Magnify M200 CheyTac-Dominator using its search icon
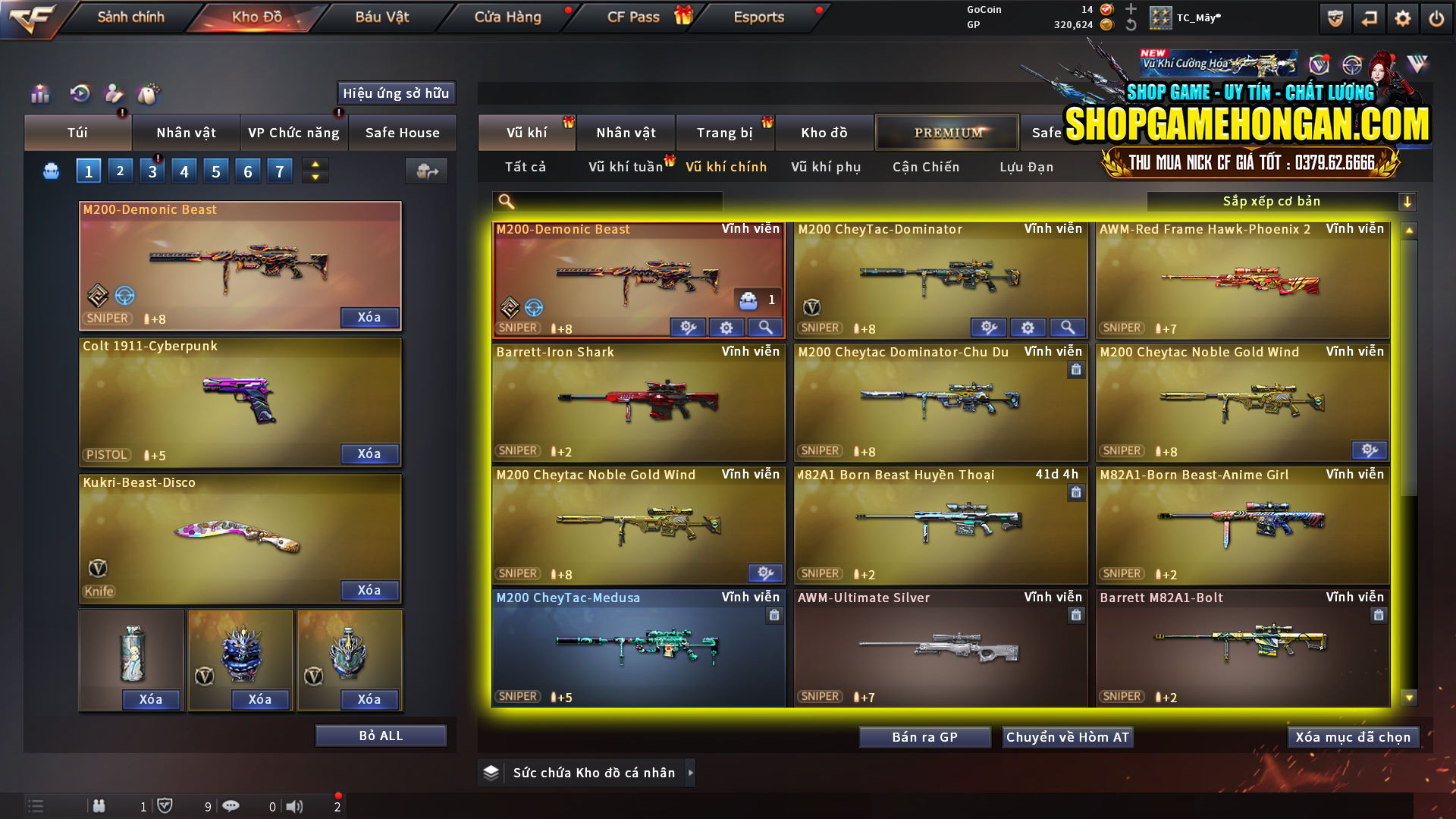This screenshot has height=819, width=1456. pyautogui.click(x=1068, y=327)
